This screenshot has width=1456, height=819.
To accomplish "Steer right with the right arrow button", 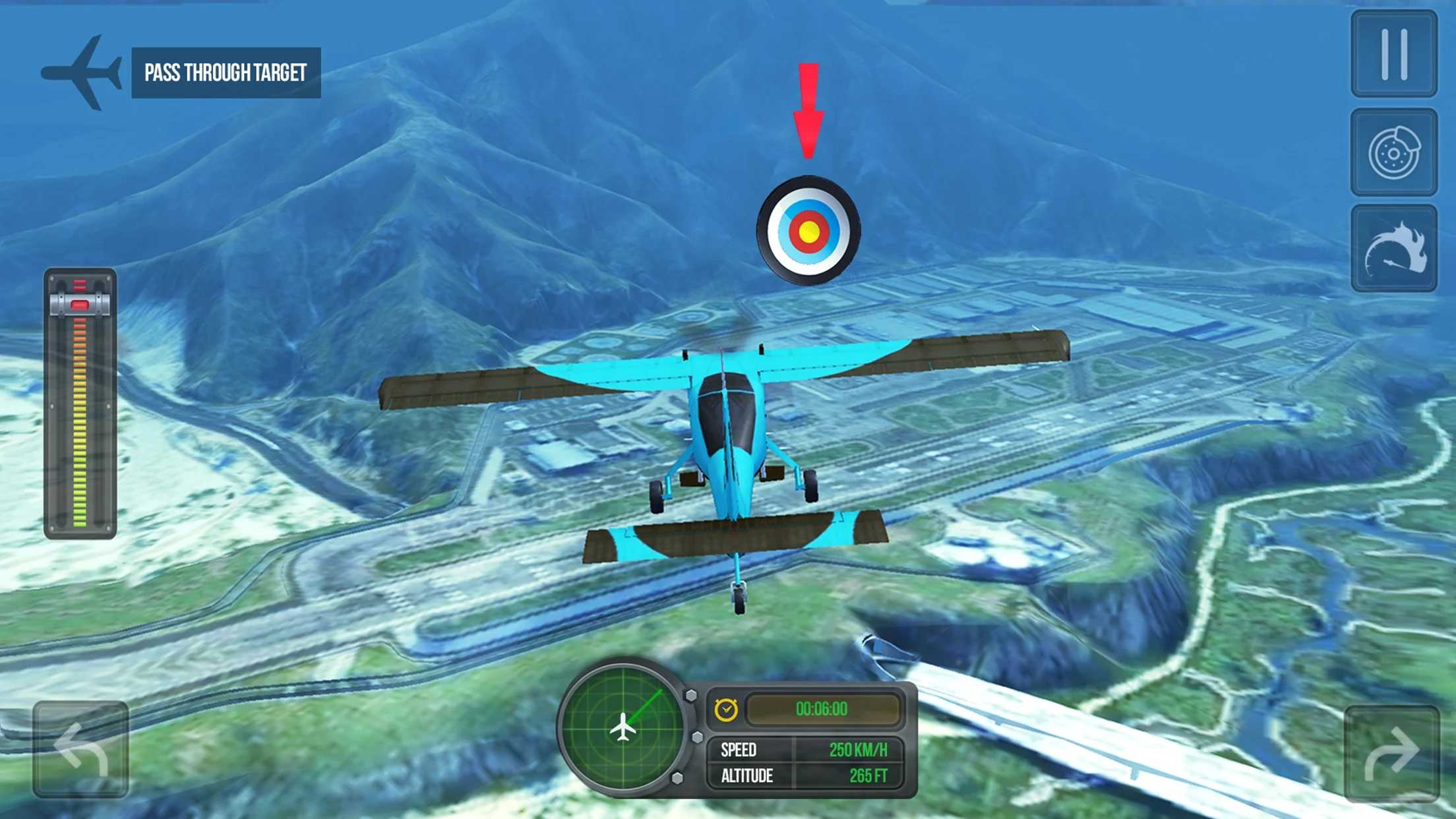I will pyautogui.click(x=1391, y=753).
